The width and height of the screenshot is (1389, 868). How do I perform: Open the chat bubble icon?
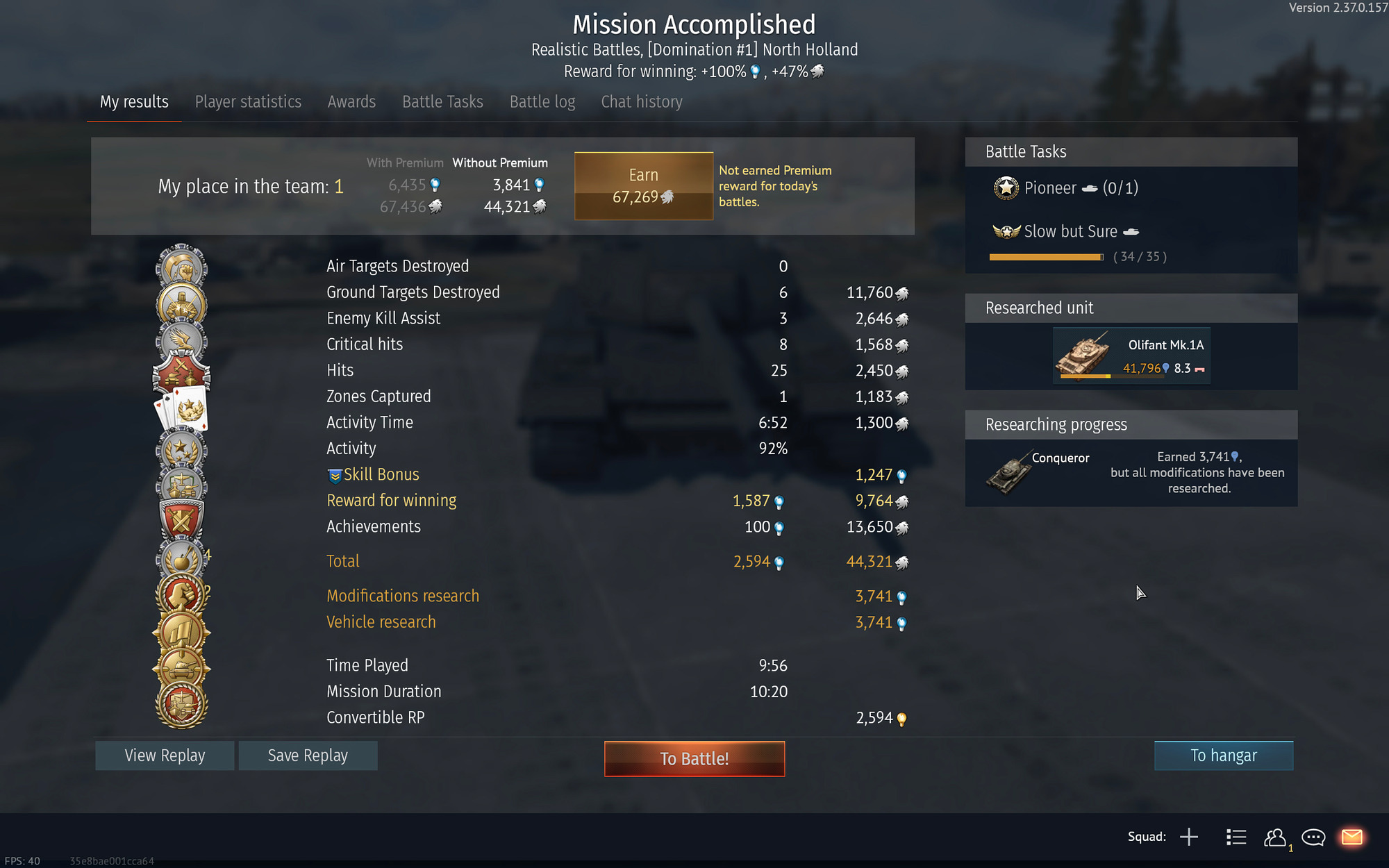click(1313, 837)
